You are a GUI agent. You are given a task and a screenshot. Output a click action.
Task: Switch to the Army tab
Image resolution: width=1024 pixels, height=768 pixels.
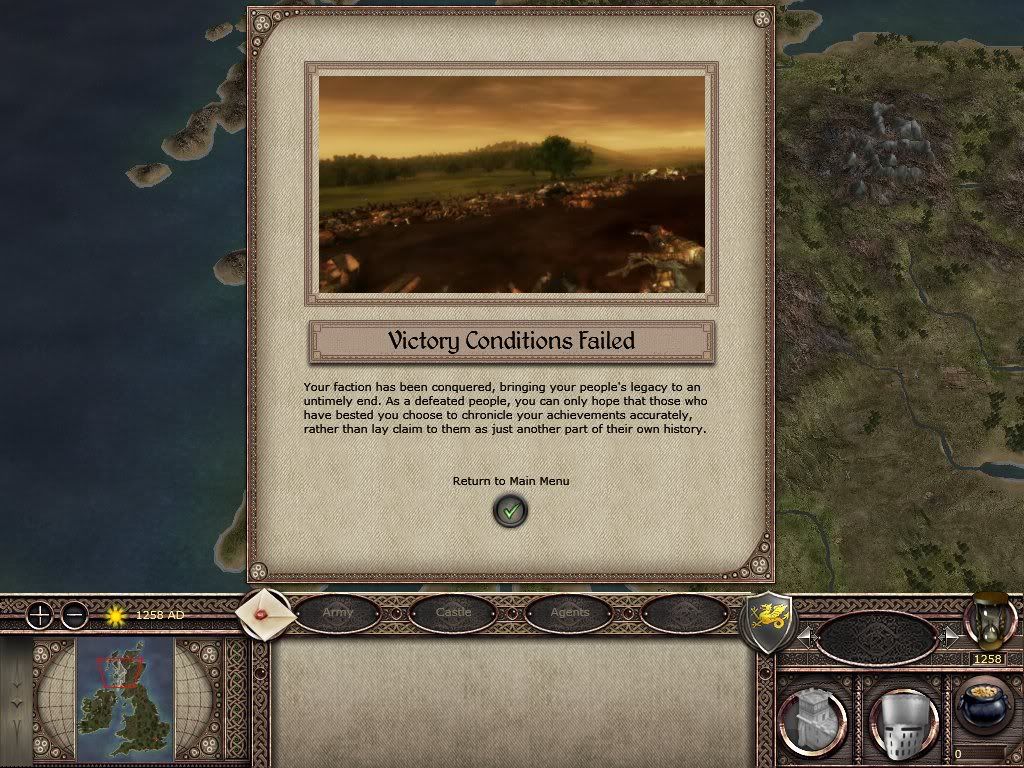tap(338, 613)
